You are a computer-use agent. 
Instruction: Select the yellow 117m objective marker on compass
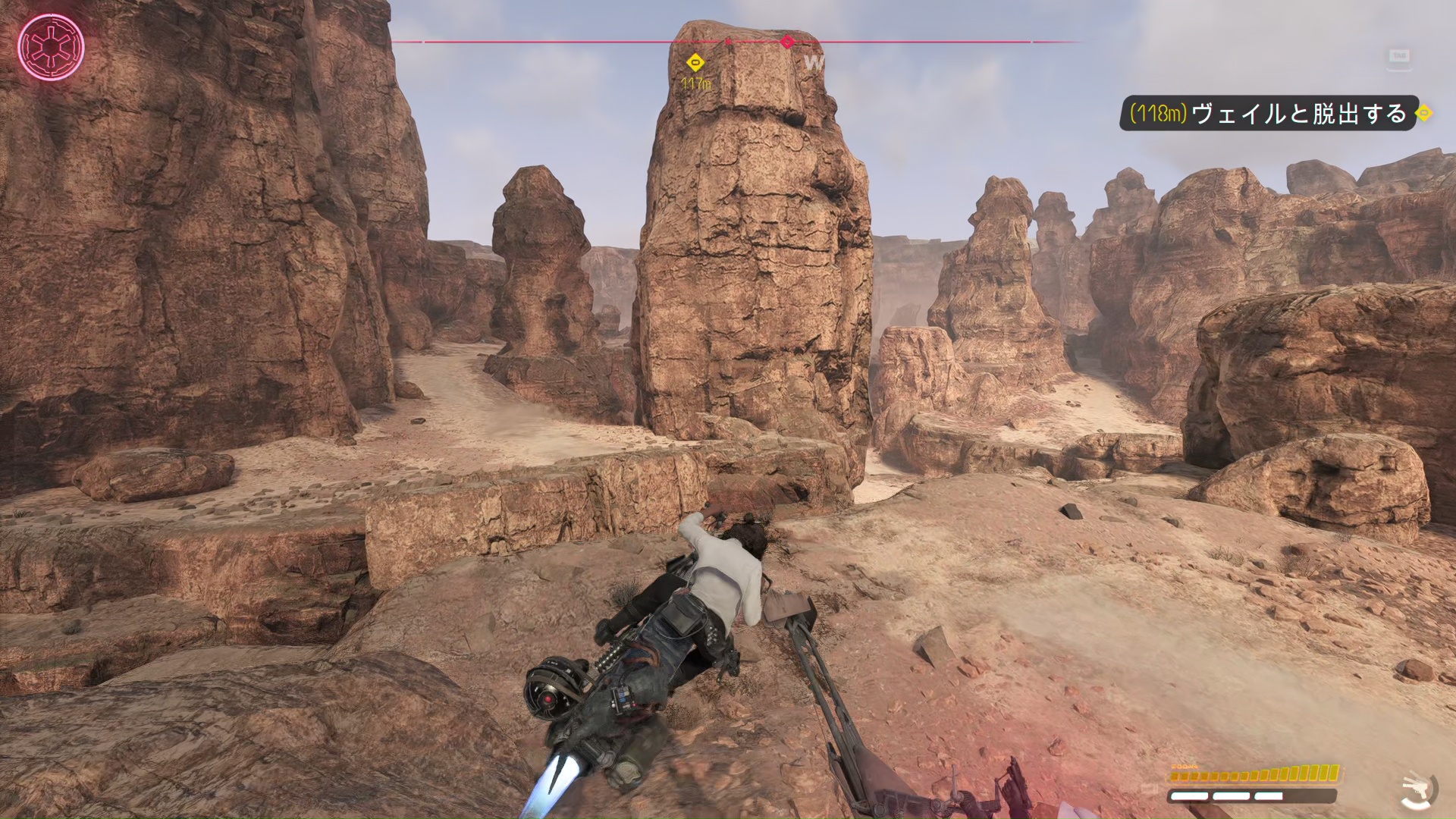click(695, 63)
